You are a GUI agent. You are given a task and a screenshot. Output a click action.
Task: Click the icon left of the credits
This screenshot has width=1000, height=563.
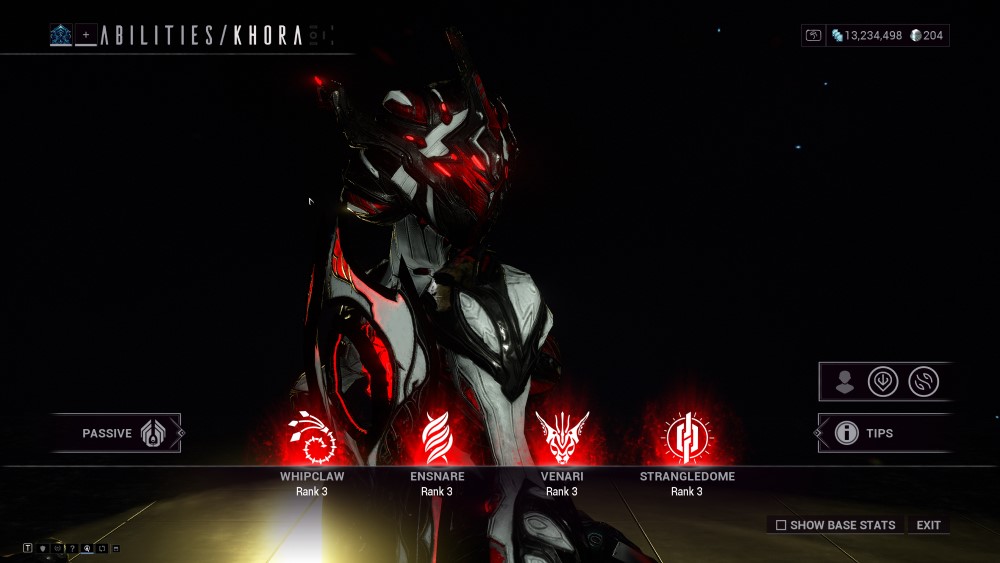pos(814,36)
